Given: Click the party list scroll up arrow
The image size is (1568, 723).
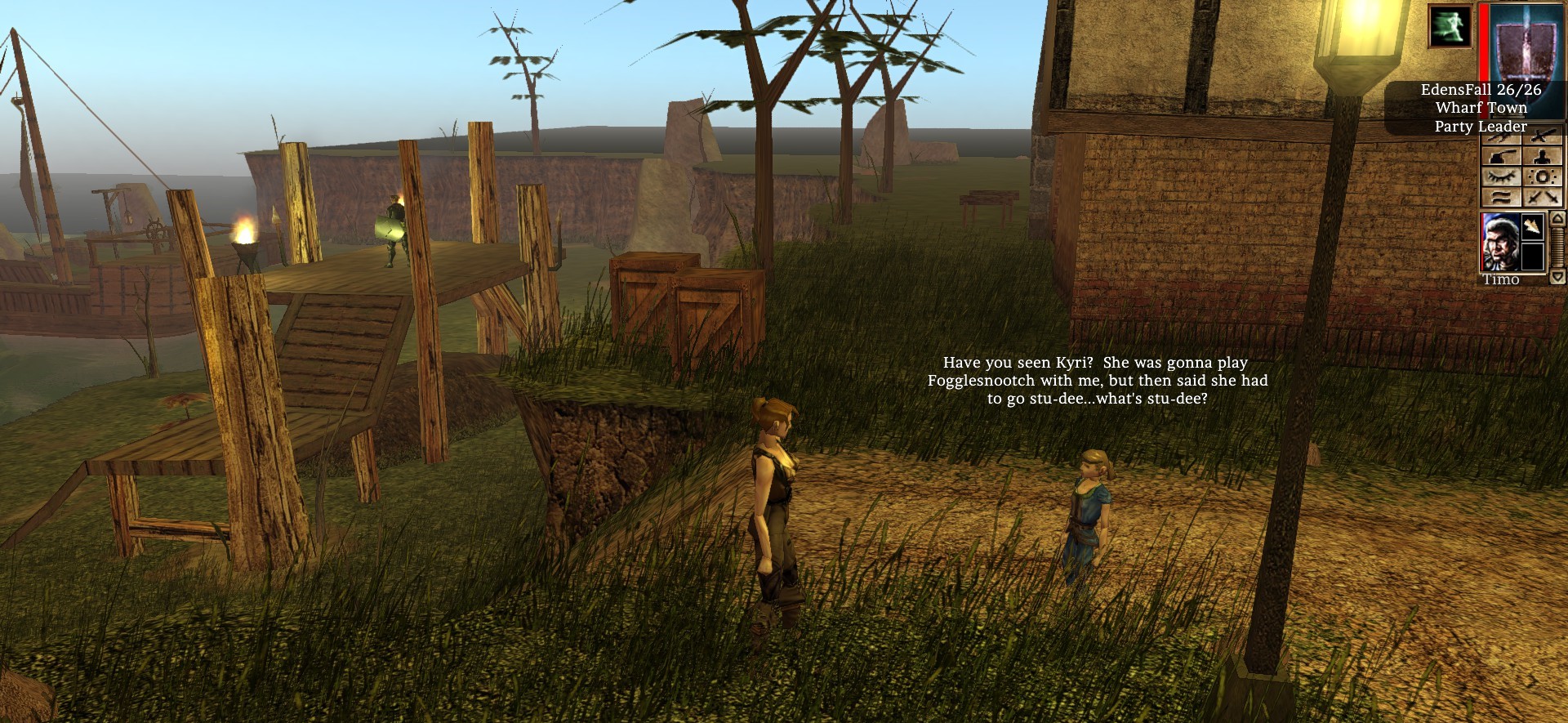Looking at the screenshot, I should pos(1557,218).
